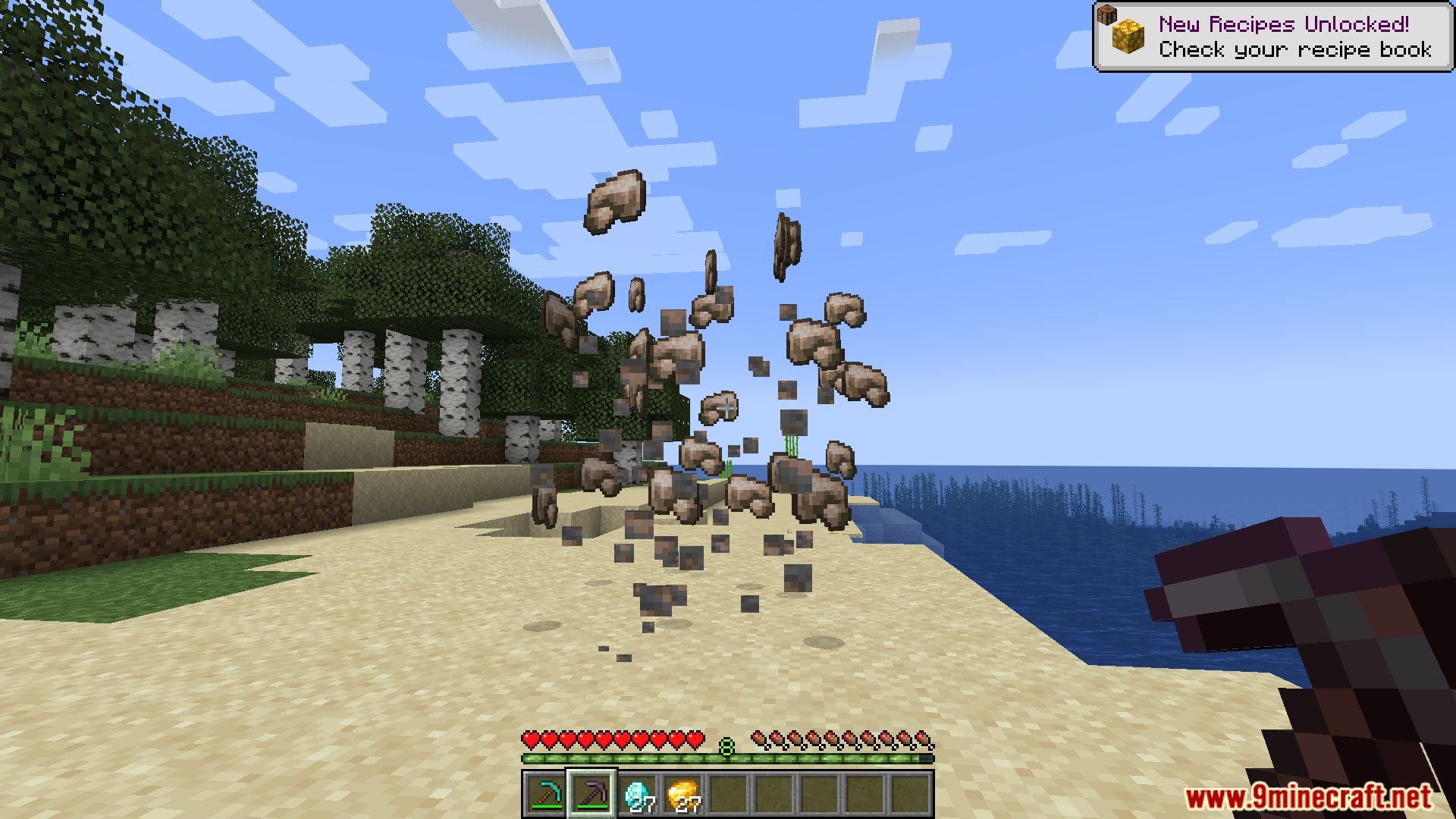Screen dimensions: 1456x819
Task: Choose the diamond stack in the hotbar
Action: click(638, 794)
